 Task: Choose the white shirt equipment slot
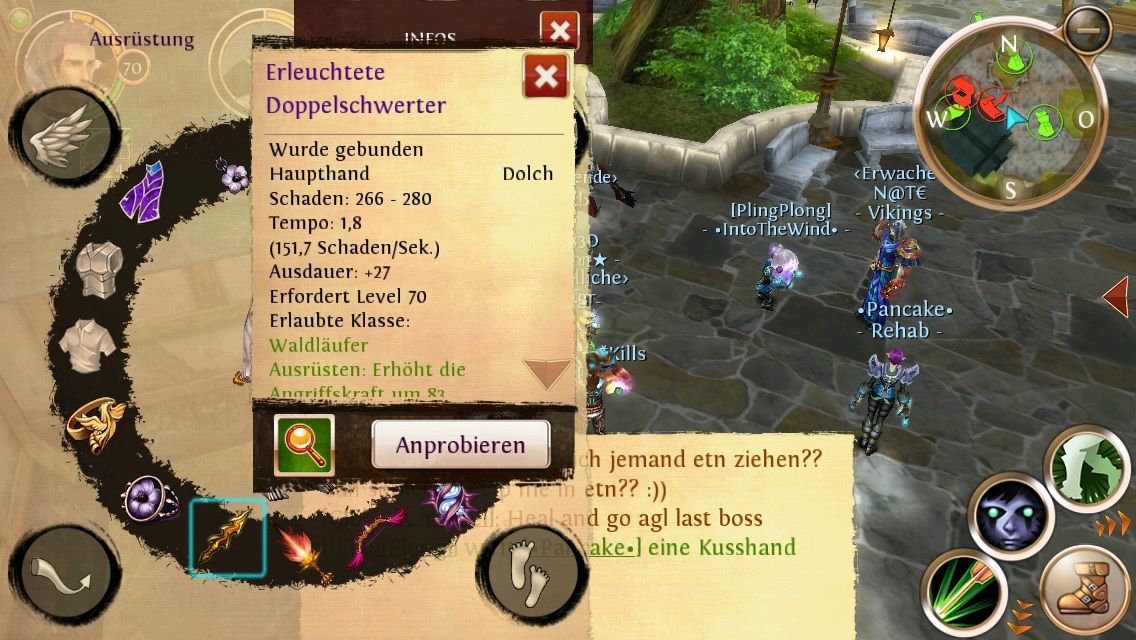pos(89,343)
